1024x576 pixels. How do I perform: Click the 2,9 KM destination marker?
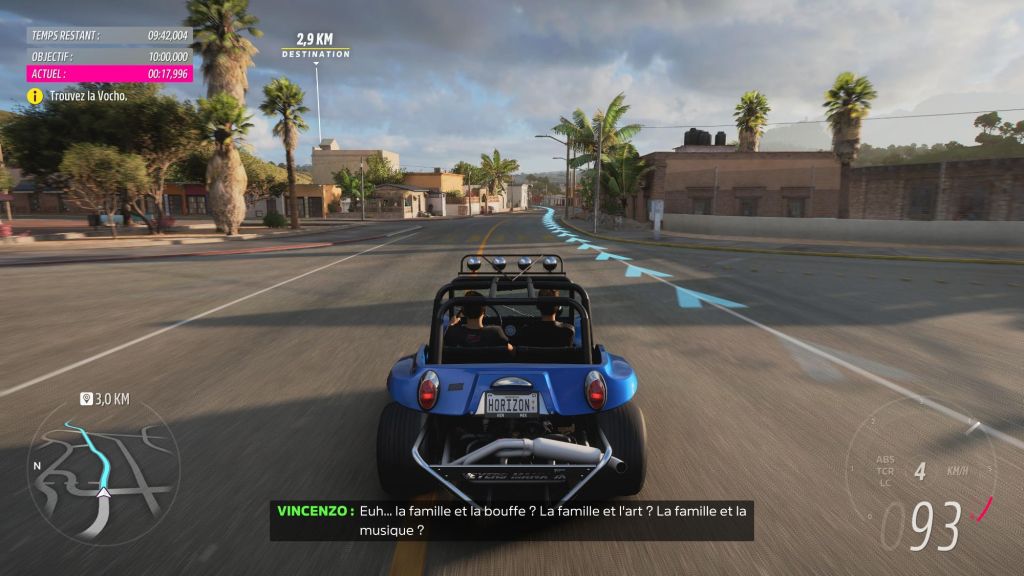[315, 47]
